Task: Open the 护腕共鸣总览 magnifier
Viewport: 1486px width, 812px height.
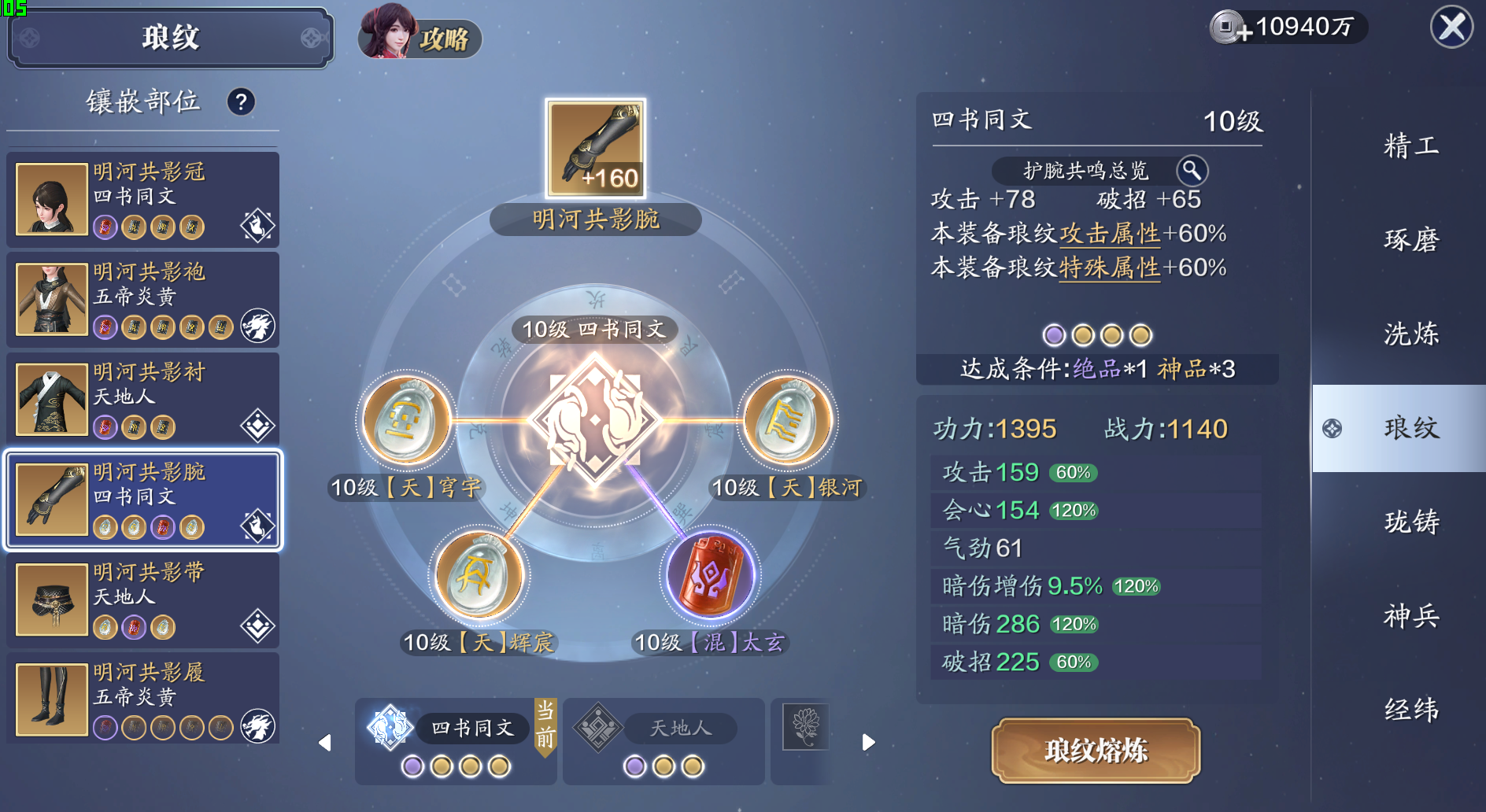Action: point(1192,170)
